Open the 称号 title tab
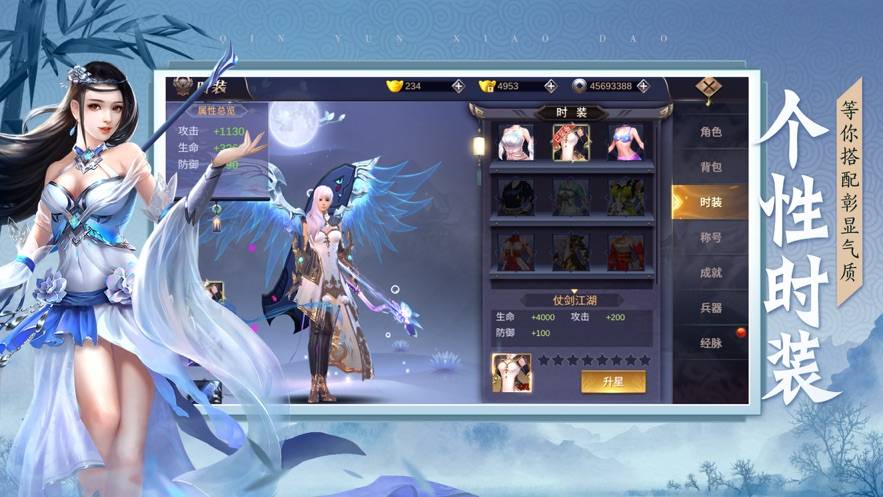The height and width of the screenshot is (497, 883). coord(710,237)
